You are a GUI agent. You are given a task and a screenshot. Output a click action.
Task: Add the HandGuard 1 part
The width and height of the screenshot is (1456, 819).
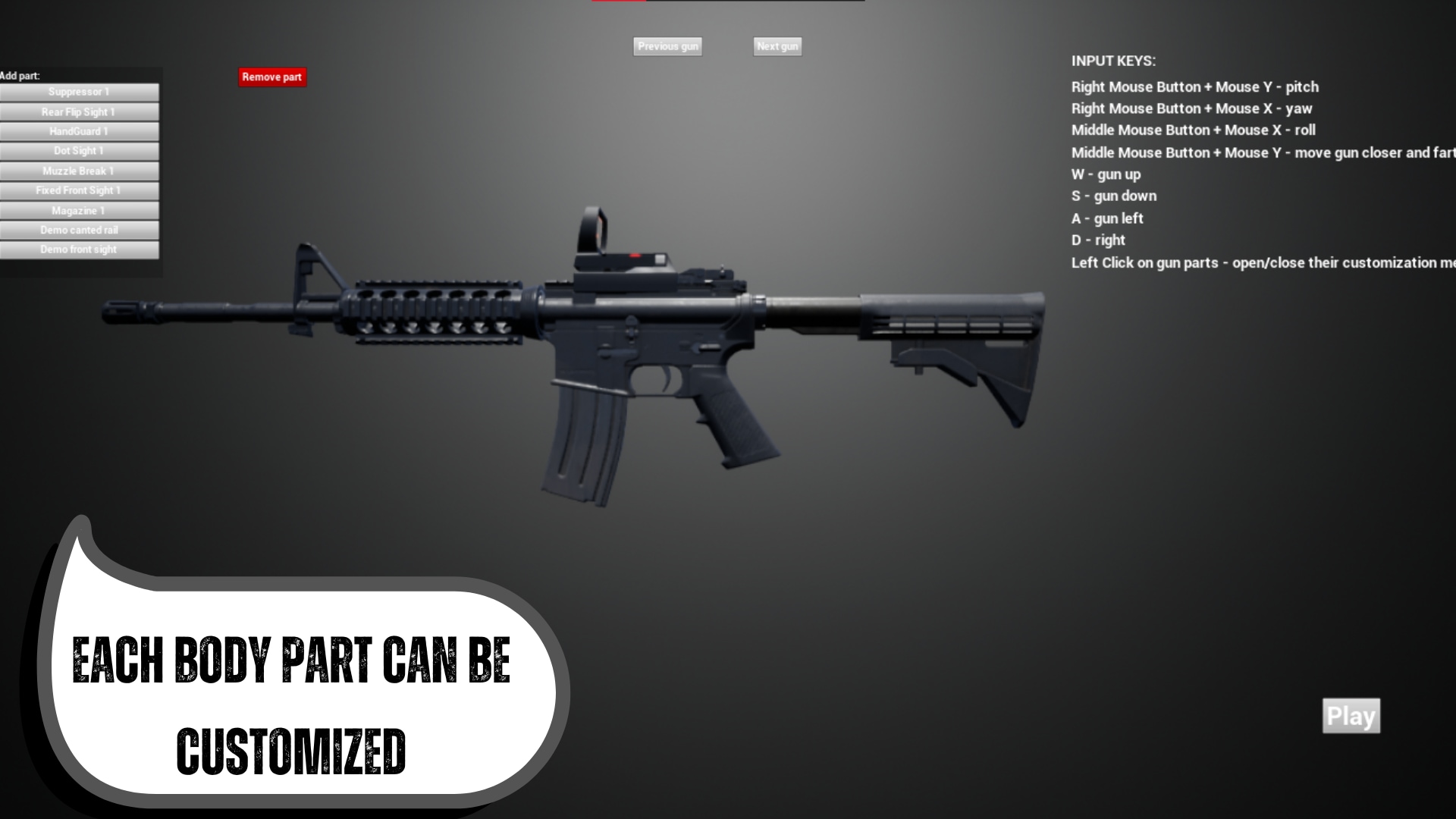pyautogui.click(x=79, y=131)
